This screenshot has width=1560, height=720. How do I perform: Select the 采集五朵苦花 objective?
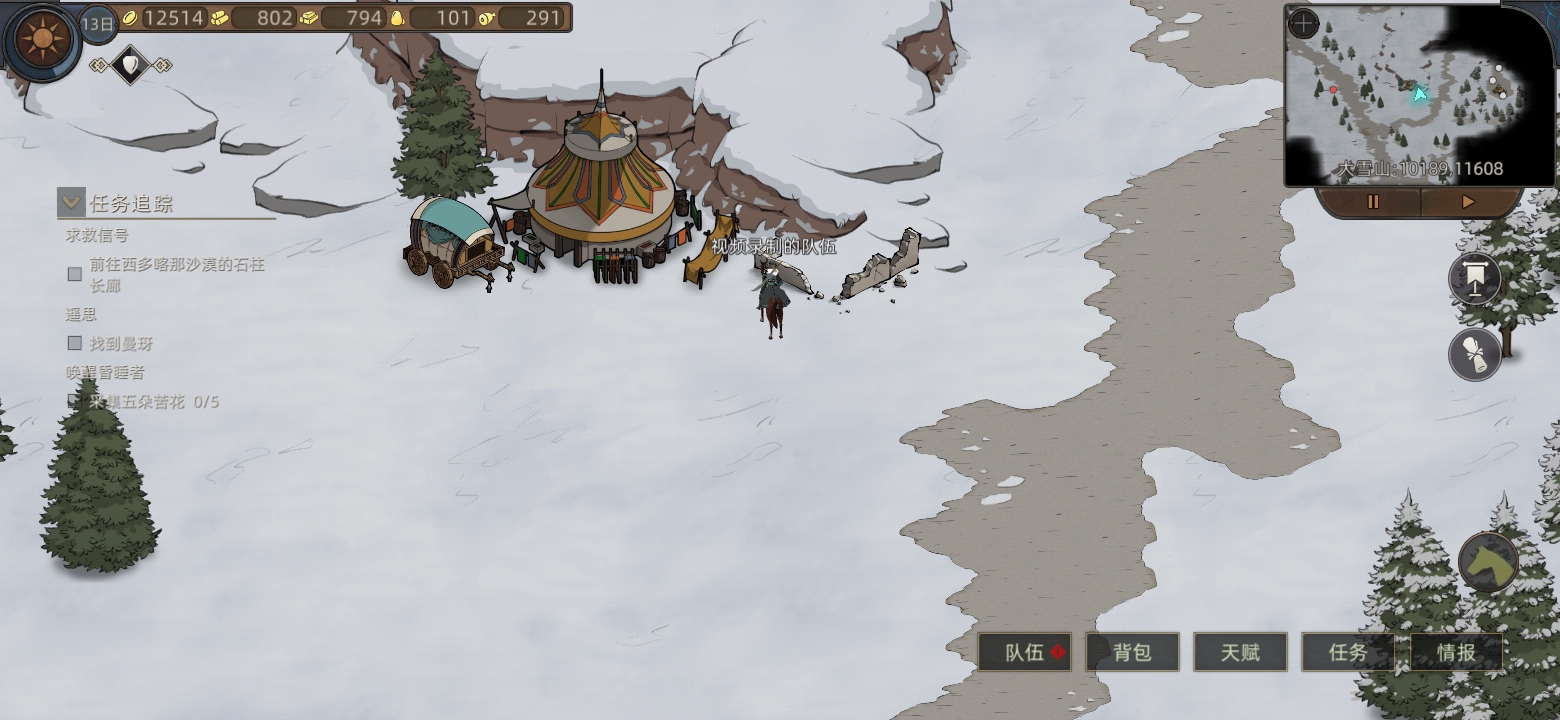pyautogui.click(x=154, y=402)
